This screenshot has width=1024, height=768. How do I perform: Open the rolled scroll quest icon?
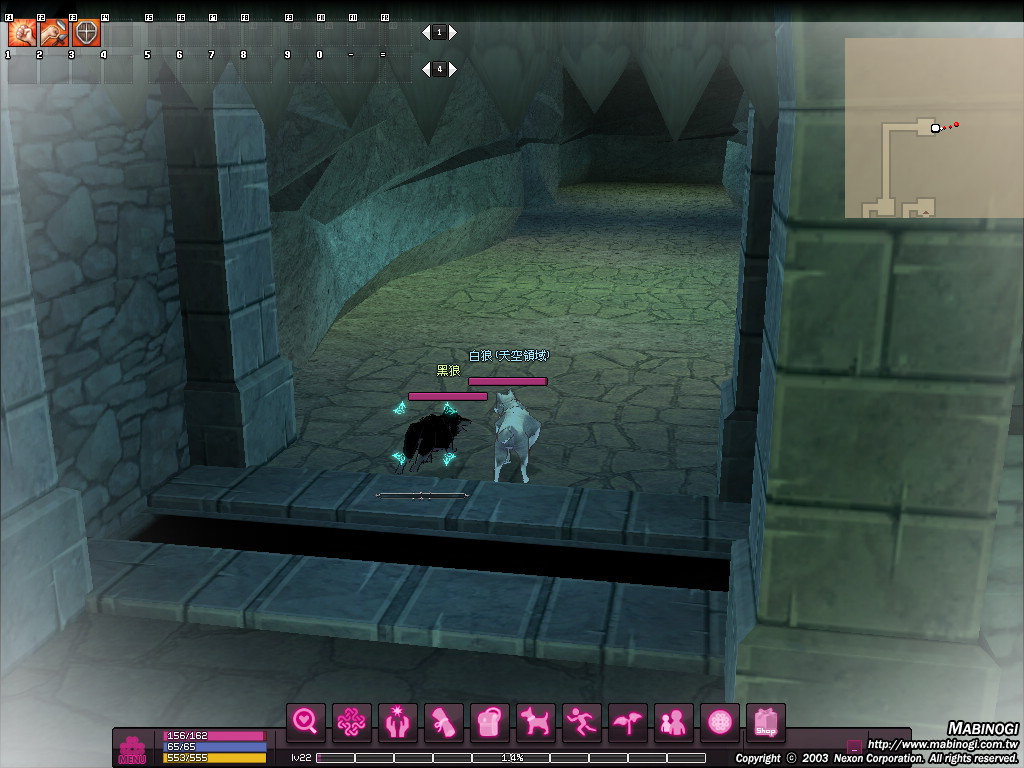click(444, 721)
